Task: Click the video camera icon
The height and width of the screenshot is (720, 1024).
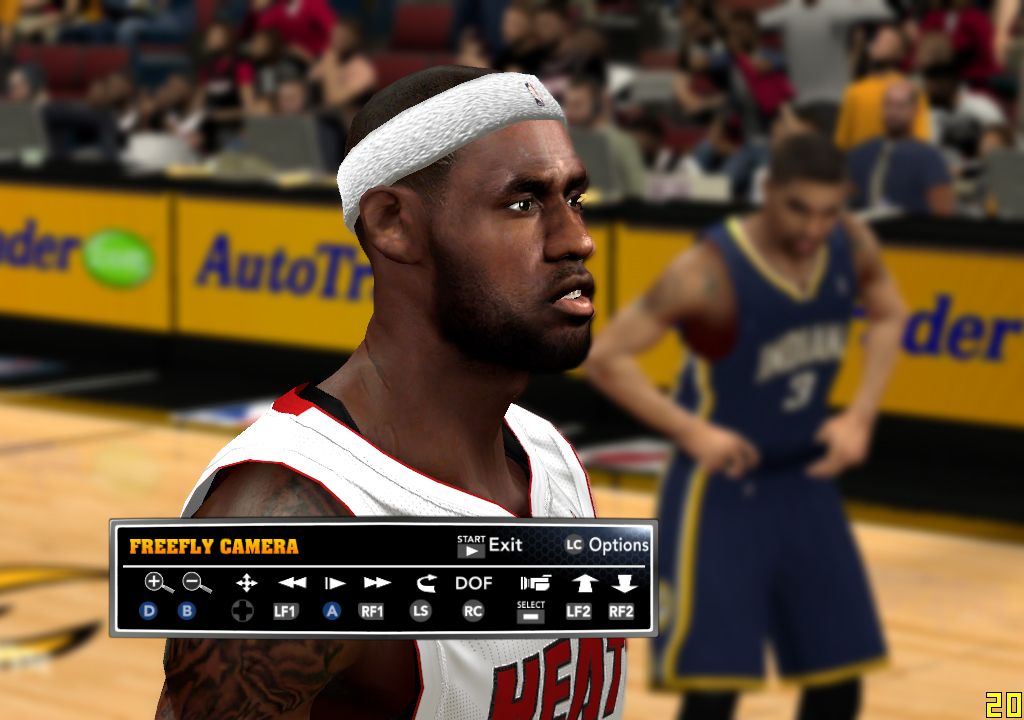Action: (534, 582)
